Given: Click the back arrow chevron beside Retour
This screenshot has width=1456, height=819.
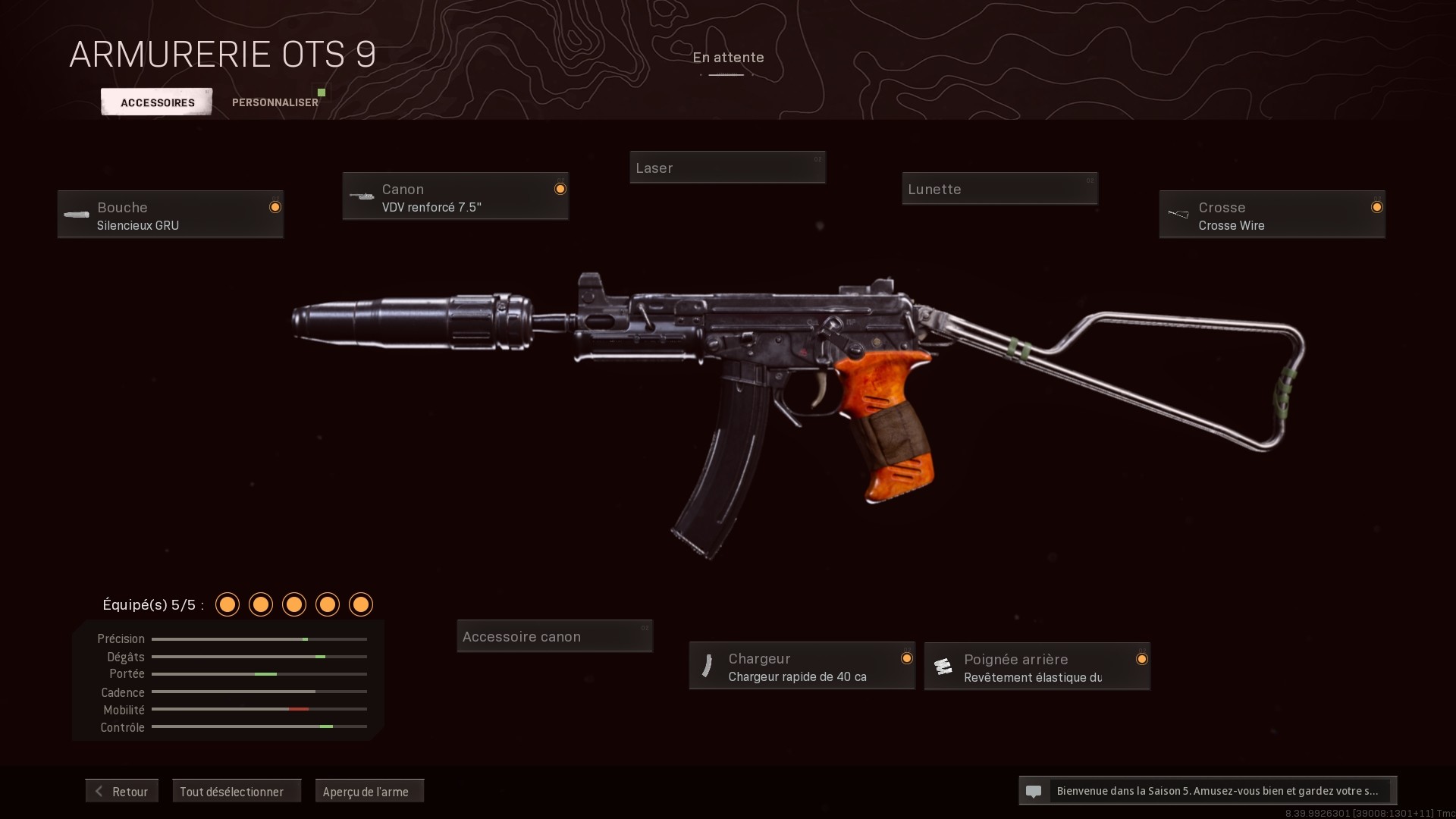Looking at the screenshot, I should (x=99, y=791).
